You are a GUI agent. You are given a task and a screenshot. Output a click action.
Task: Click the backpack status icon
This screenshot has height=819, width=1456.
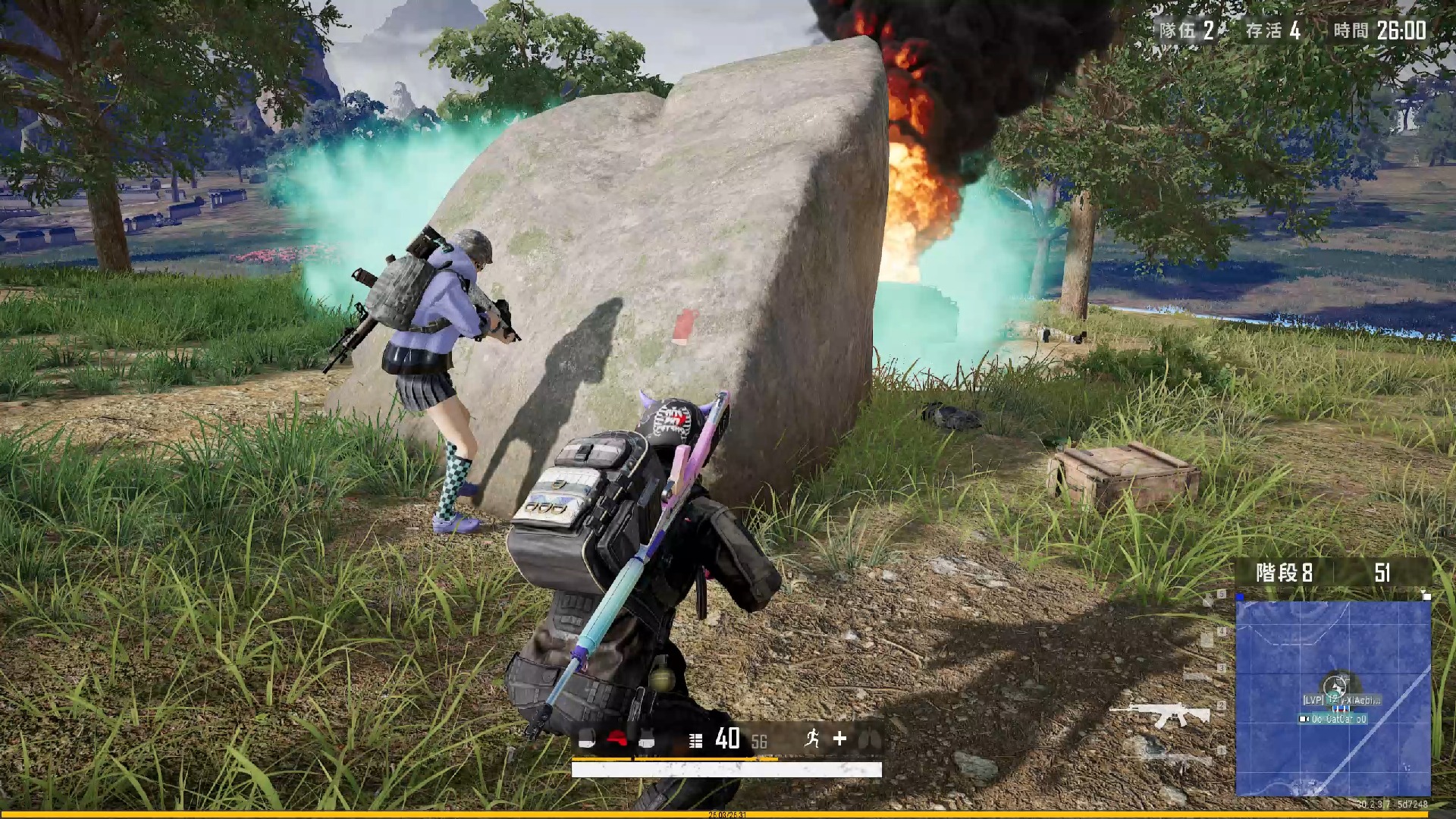587,739
